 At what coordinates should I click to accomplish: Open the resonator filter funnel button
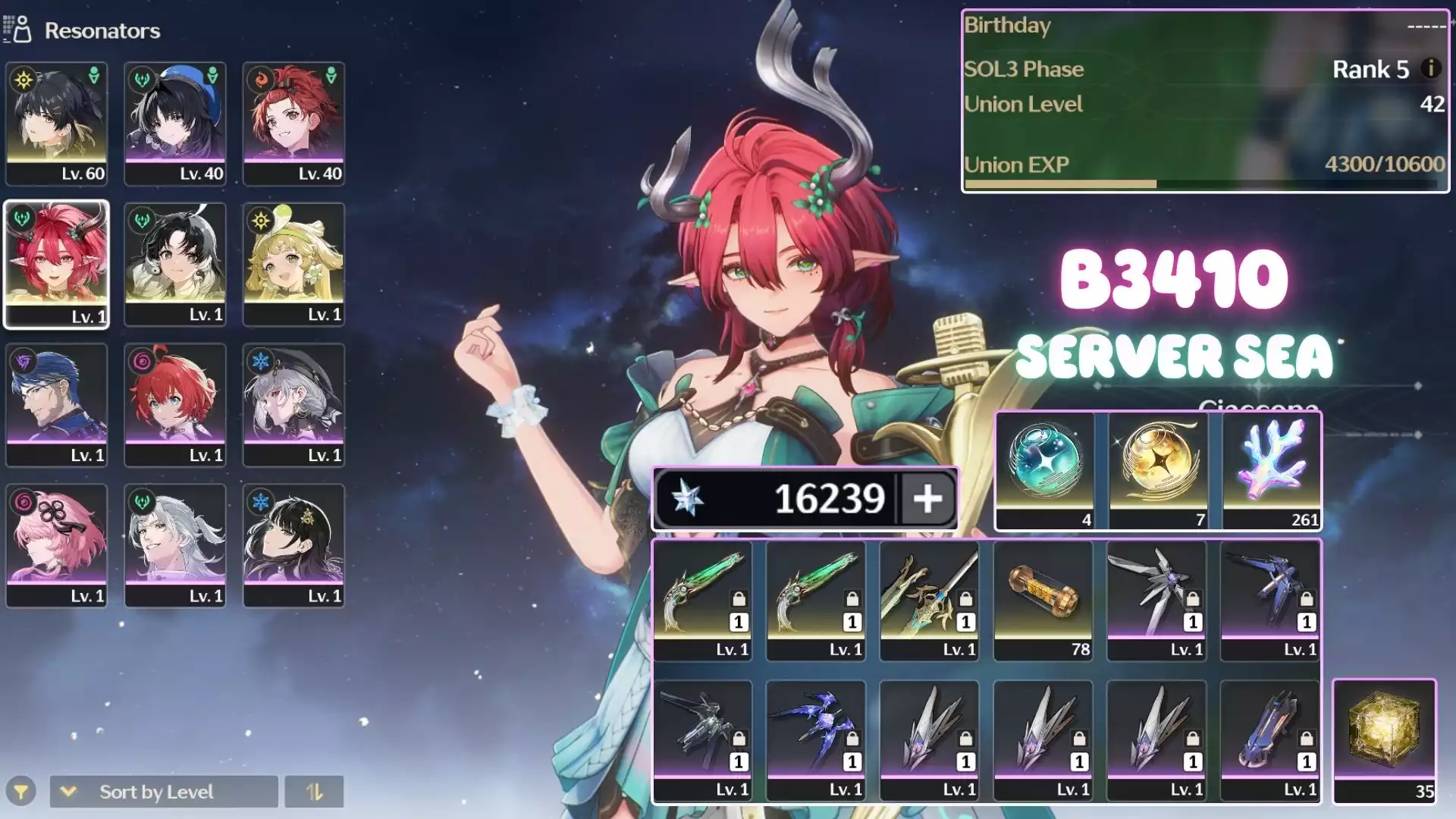pos(21,792)
